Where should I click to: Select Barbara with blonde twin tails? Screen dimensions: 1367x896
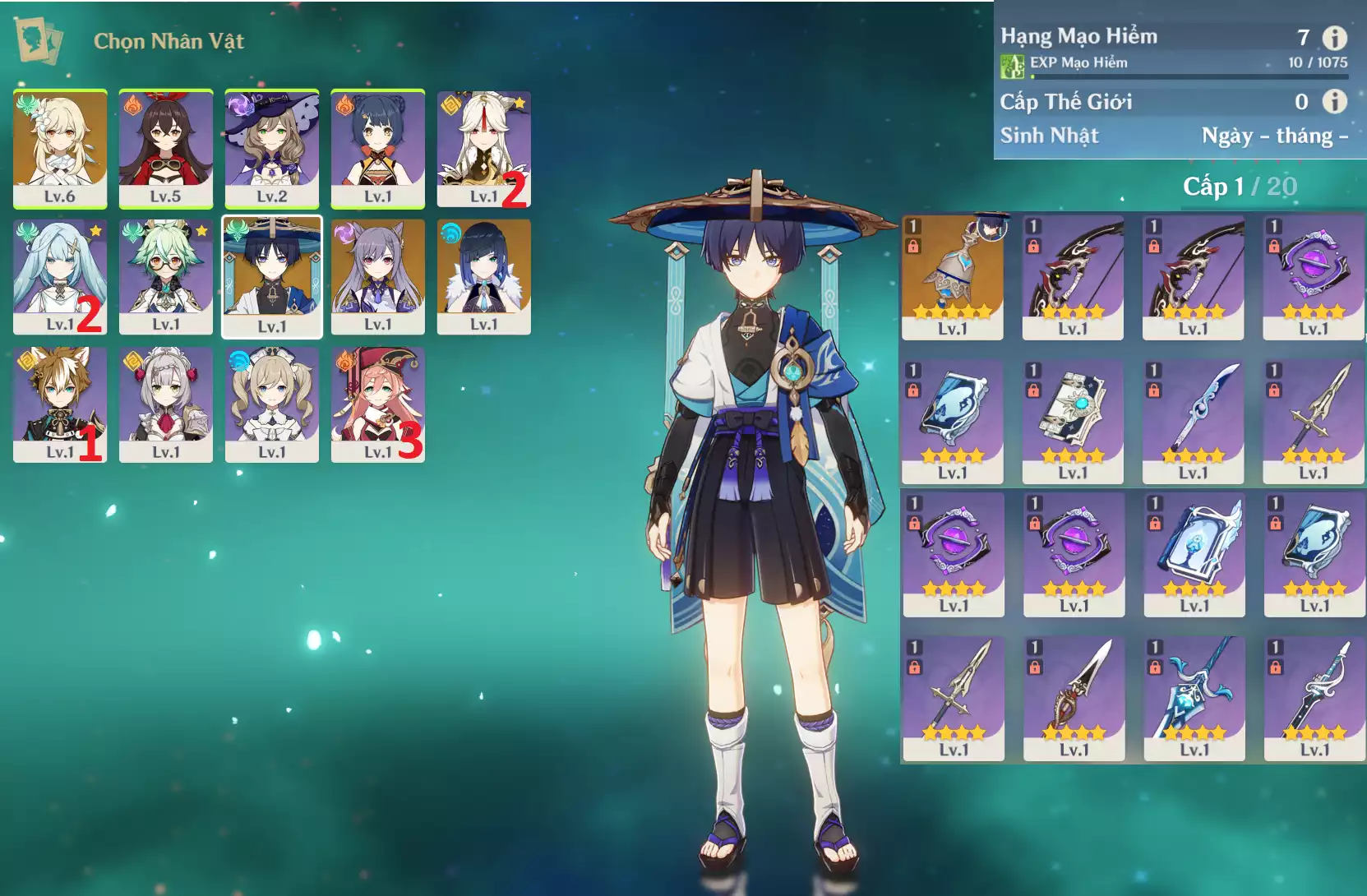pyautogui.click(x=271, y=404)
